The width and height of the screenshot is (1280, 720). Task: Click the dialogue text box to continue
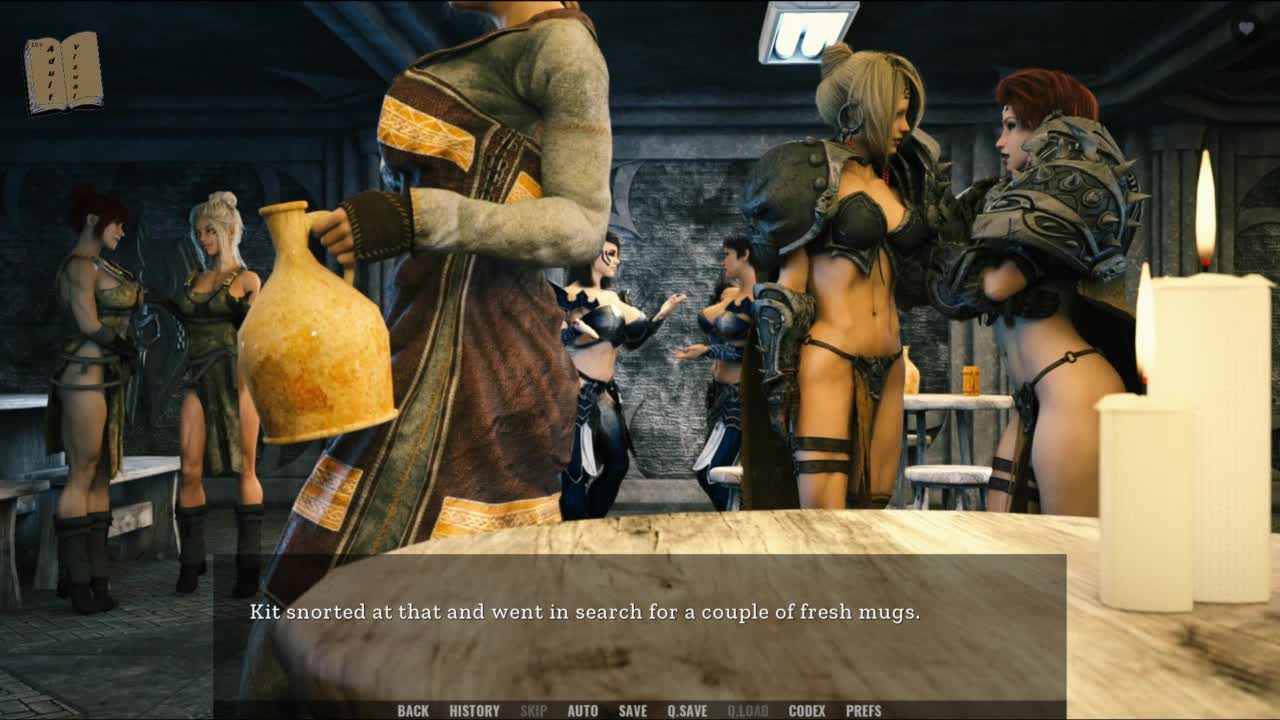(640, 630)
